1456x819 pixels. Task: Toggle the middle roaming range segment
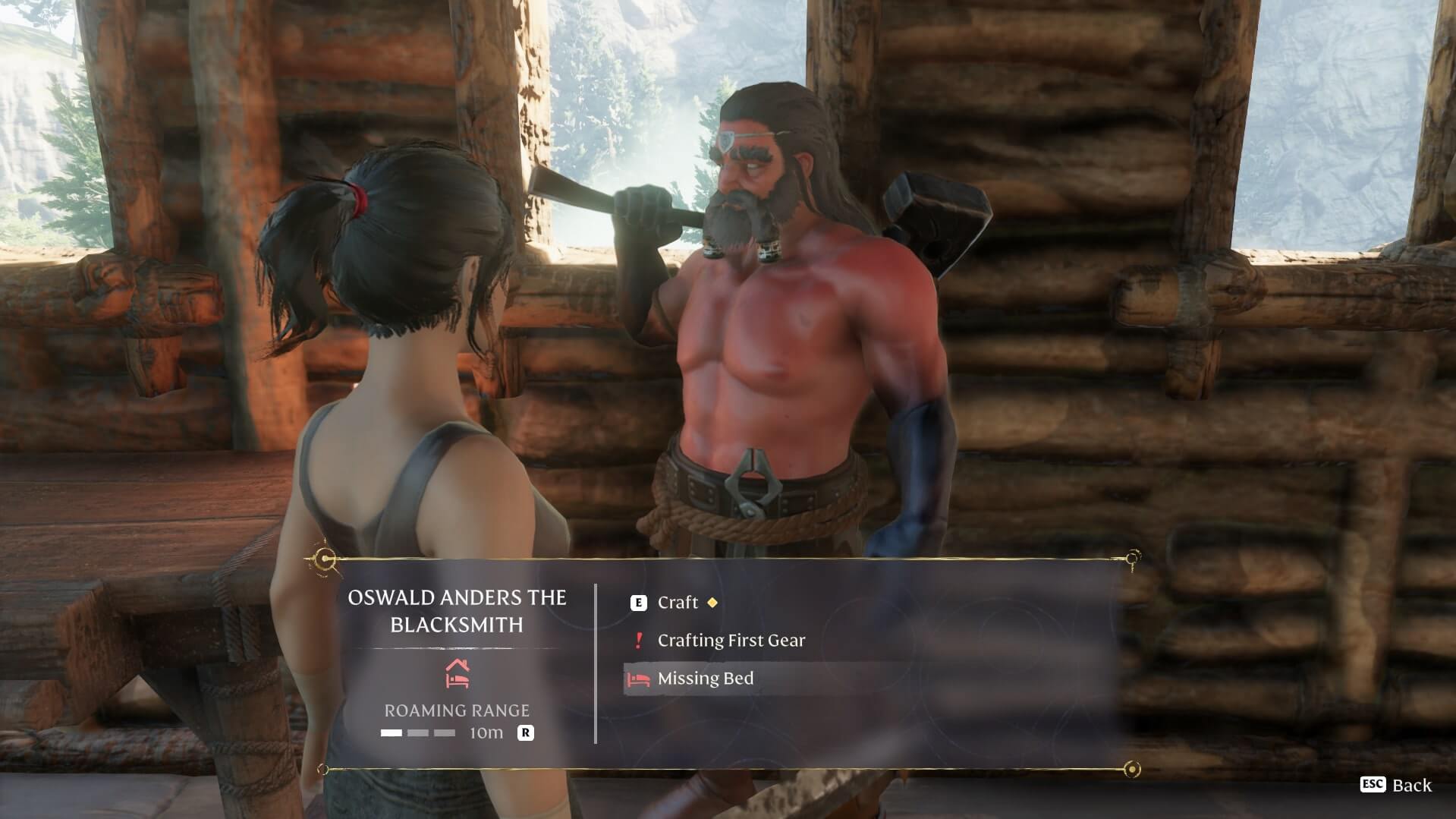pyautogui.click(x=417, y=733)
